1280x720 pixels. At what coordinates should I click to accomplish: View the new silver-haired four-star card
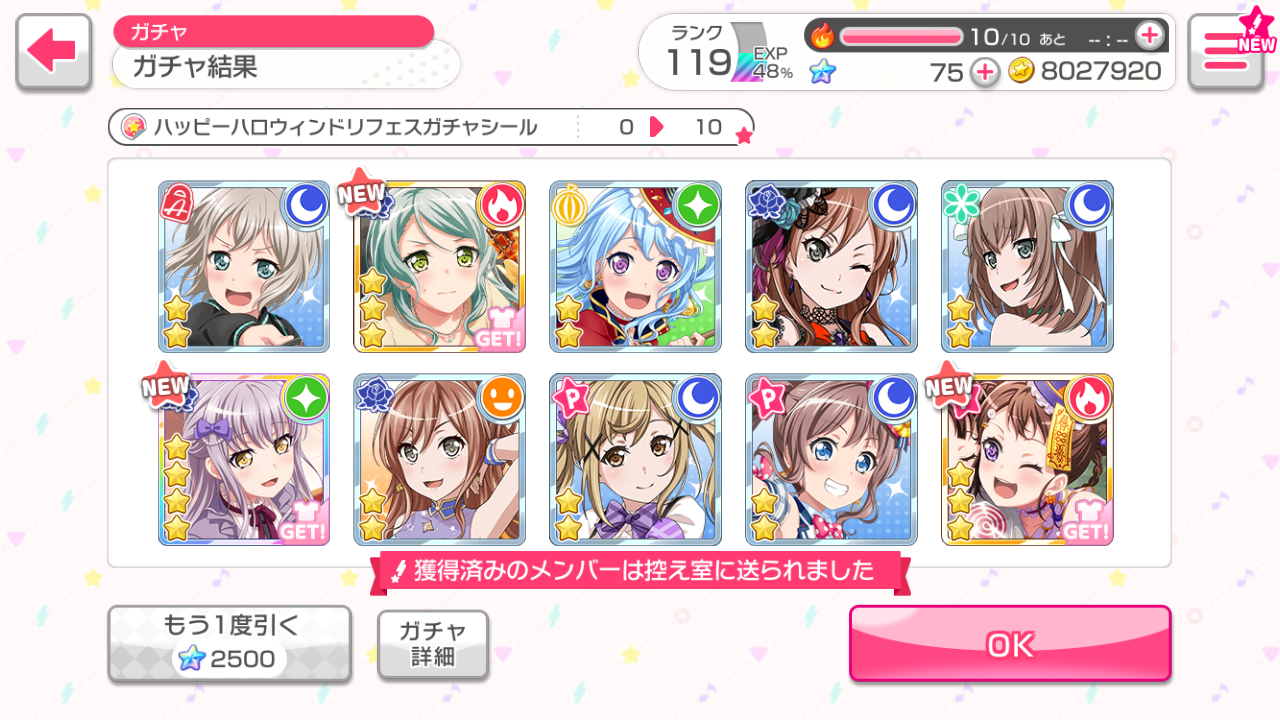[244, 459]
